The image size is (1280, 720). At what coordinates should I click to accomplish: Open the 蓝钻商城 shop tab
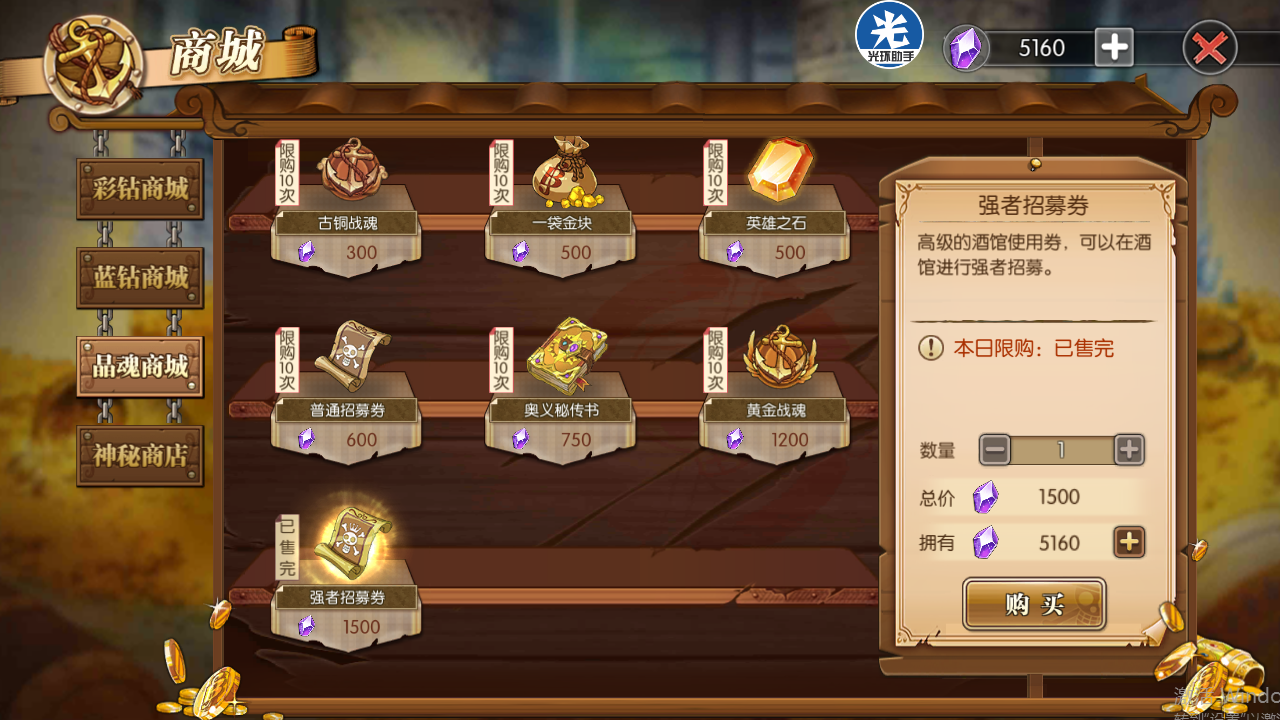pyautogui.click(x=140, y=278)
